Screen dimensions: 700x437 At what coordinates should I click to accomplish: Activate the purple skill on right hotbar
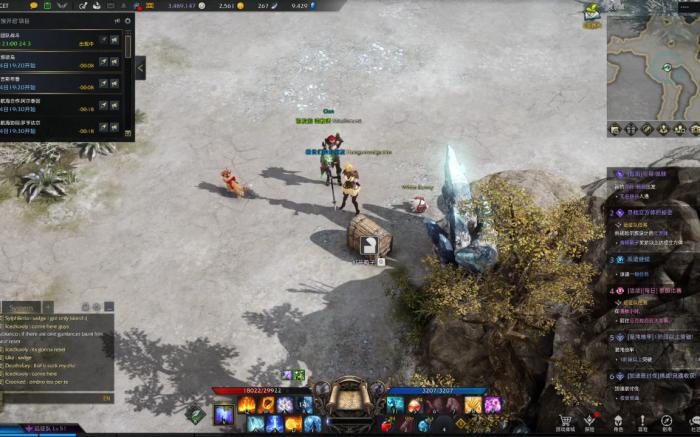click(x=492, y=404)
